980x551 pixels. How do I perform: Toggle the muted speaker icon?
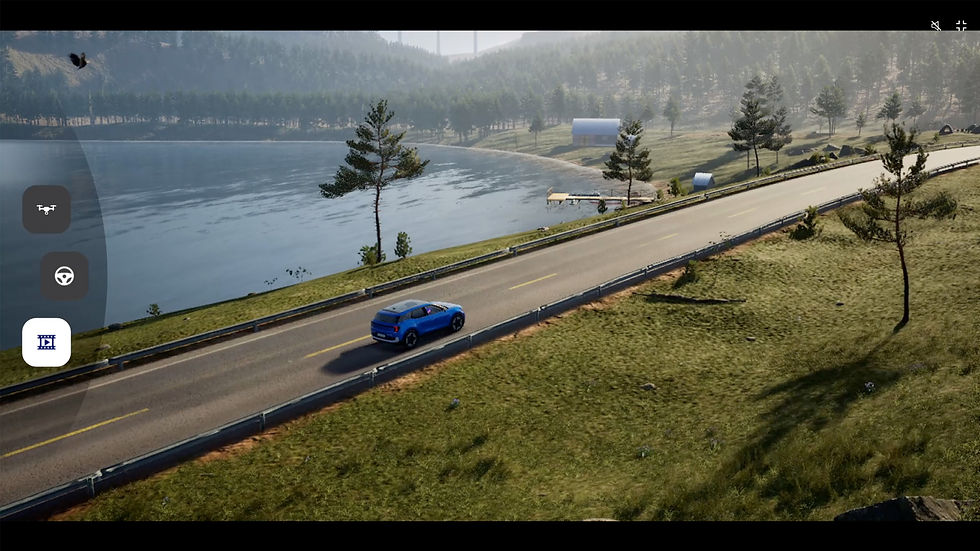click(x=936, y=25)
